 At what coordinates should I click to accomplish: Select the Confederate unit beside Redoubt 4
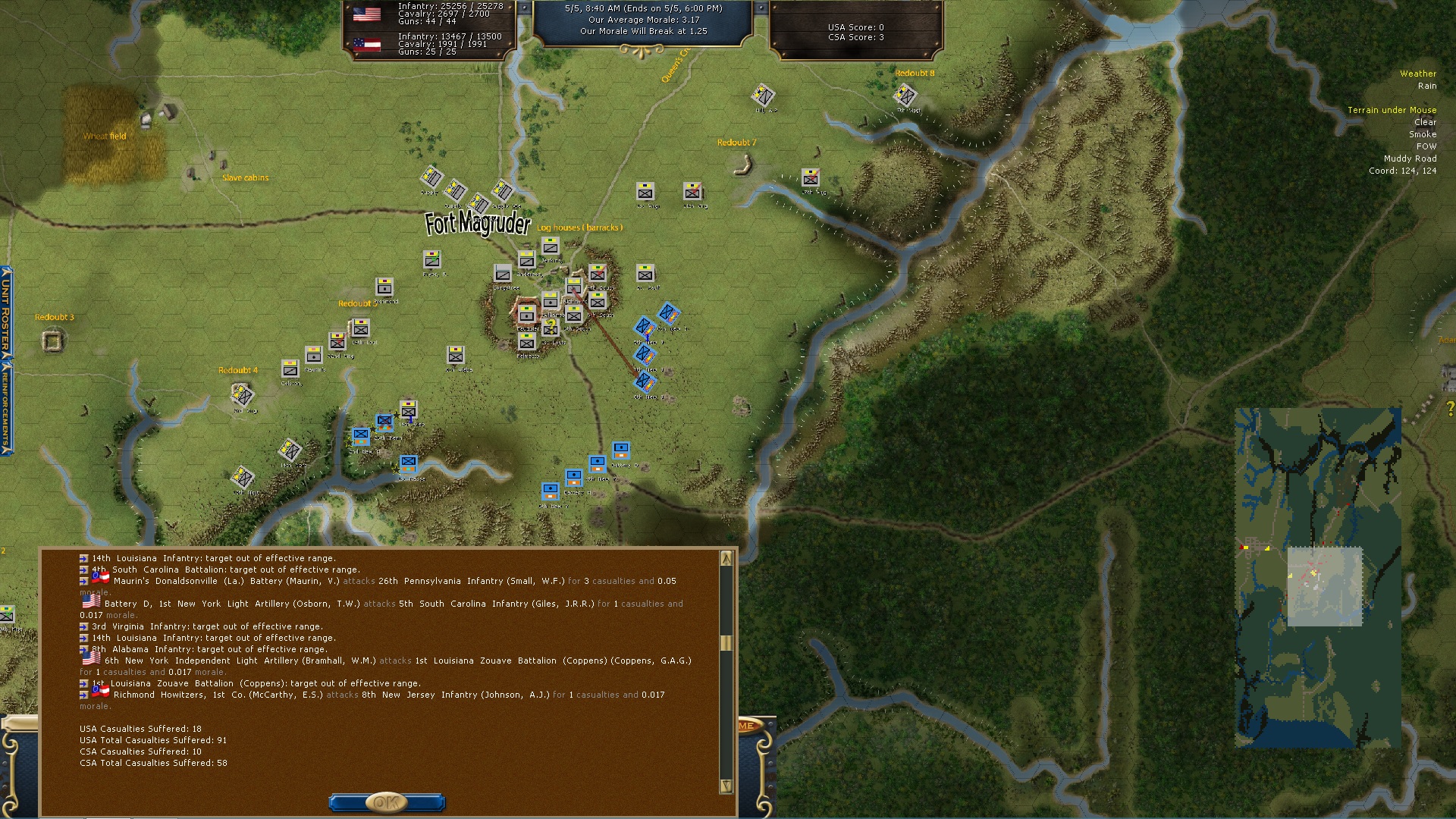pyautogui.click(x=243, y=394)
